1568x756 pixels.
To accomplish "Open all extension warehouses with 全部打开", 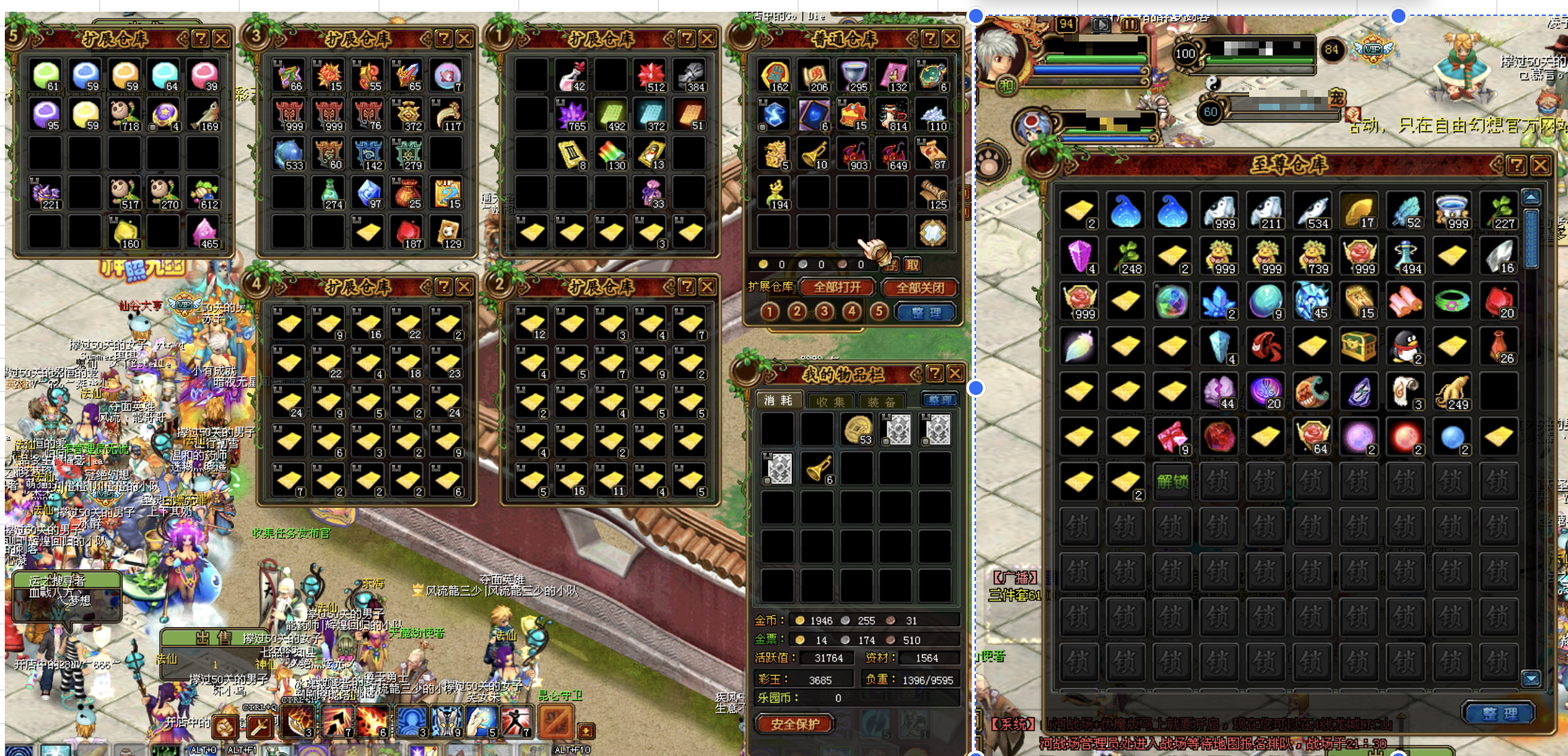I will (837, 287).
